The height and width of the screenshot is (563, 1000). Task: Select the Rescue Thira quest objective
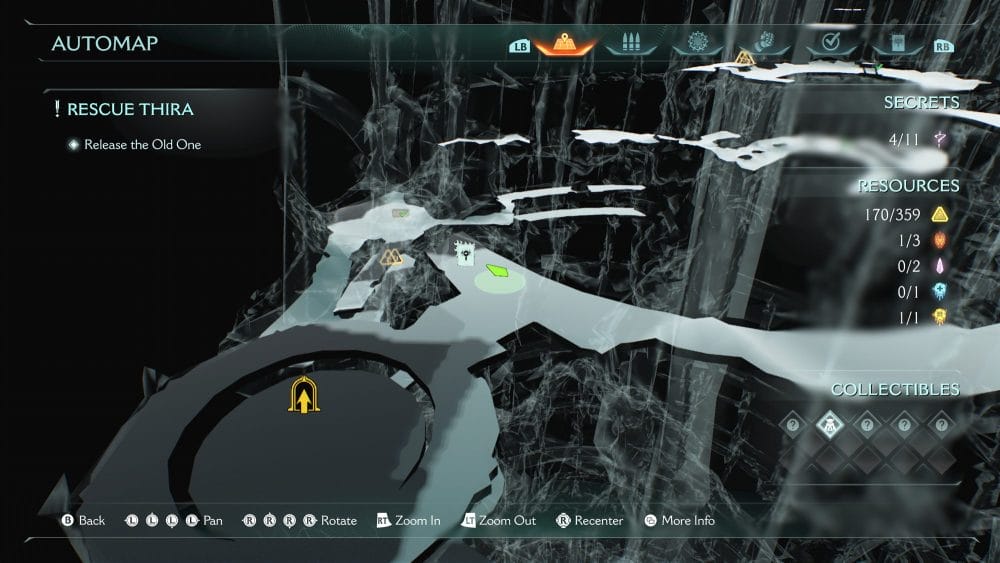click(130, 110)
